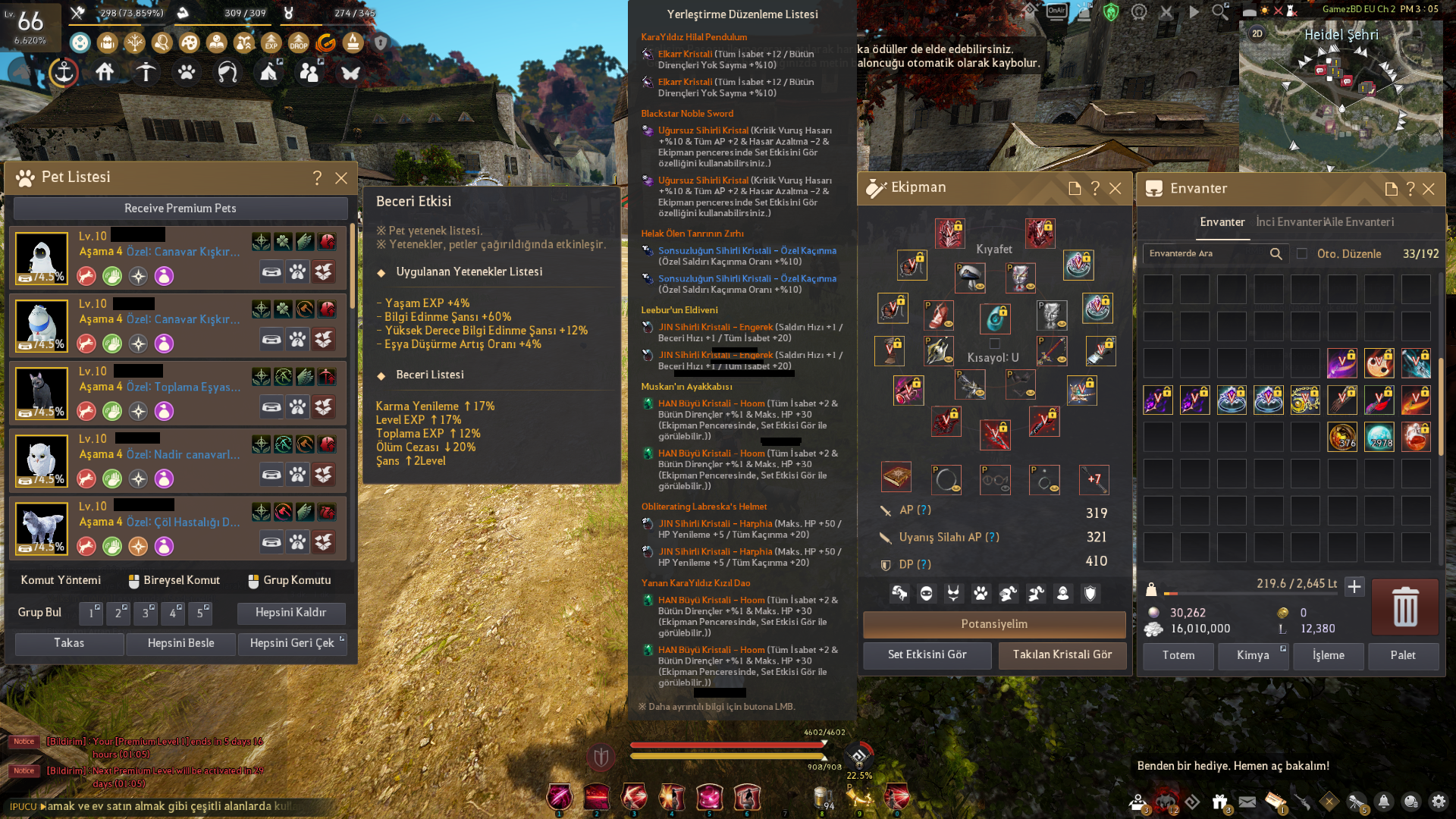Open the tent icon pop-out window
The width and height of the screenshot is (1456, 819).
coord(279,62)
